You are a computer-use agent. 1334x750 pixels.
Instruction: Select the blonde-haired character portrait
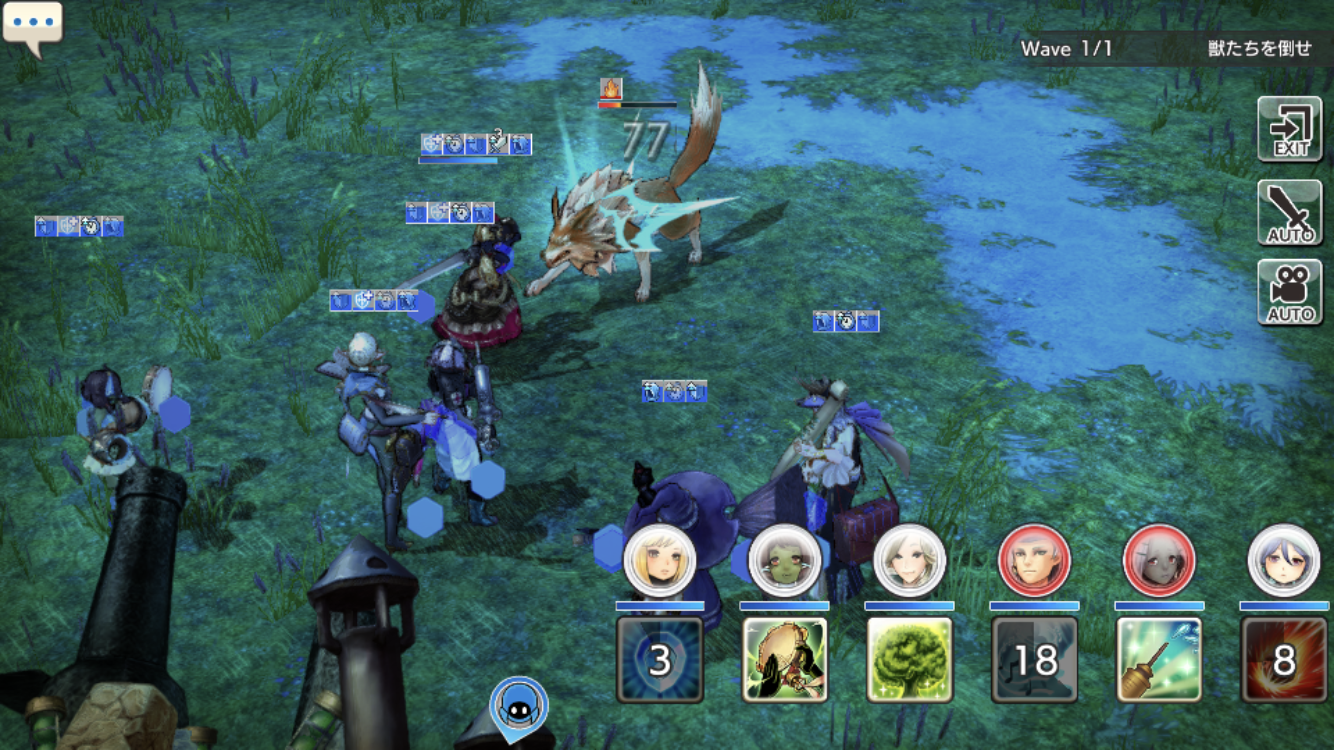pos(660,561)
